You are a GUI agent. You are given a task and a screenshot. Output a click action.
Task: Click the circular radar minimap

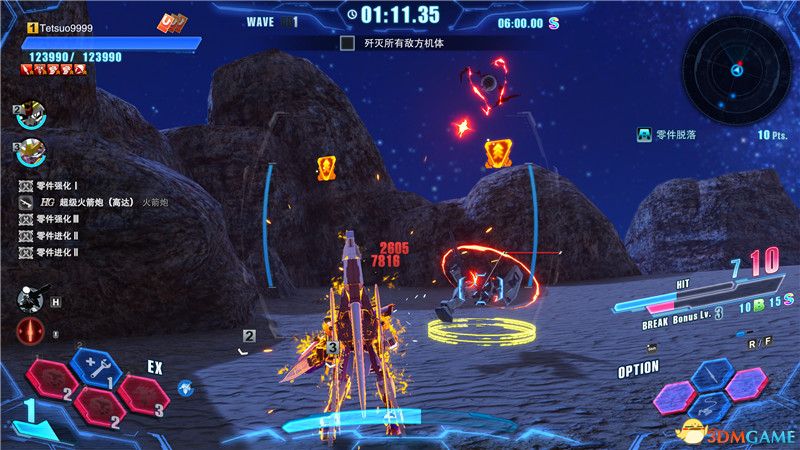click(x=736, y=70)
